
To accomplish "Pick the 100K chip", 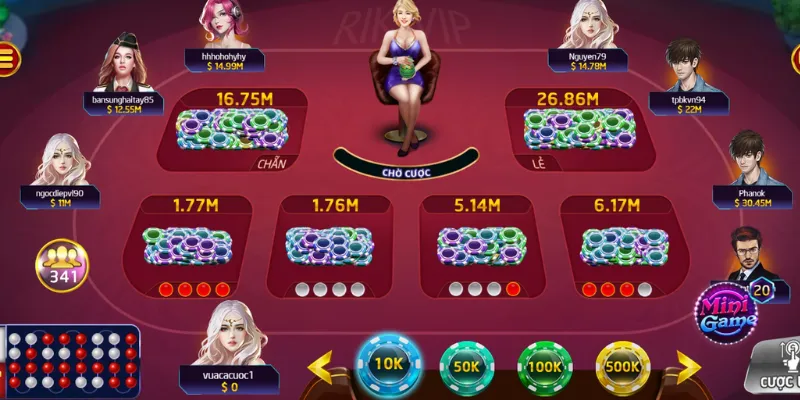I will point(545,366).
